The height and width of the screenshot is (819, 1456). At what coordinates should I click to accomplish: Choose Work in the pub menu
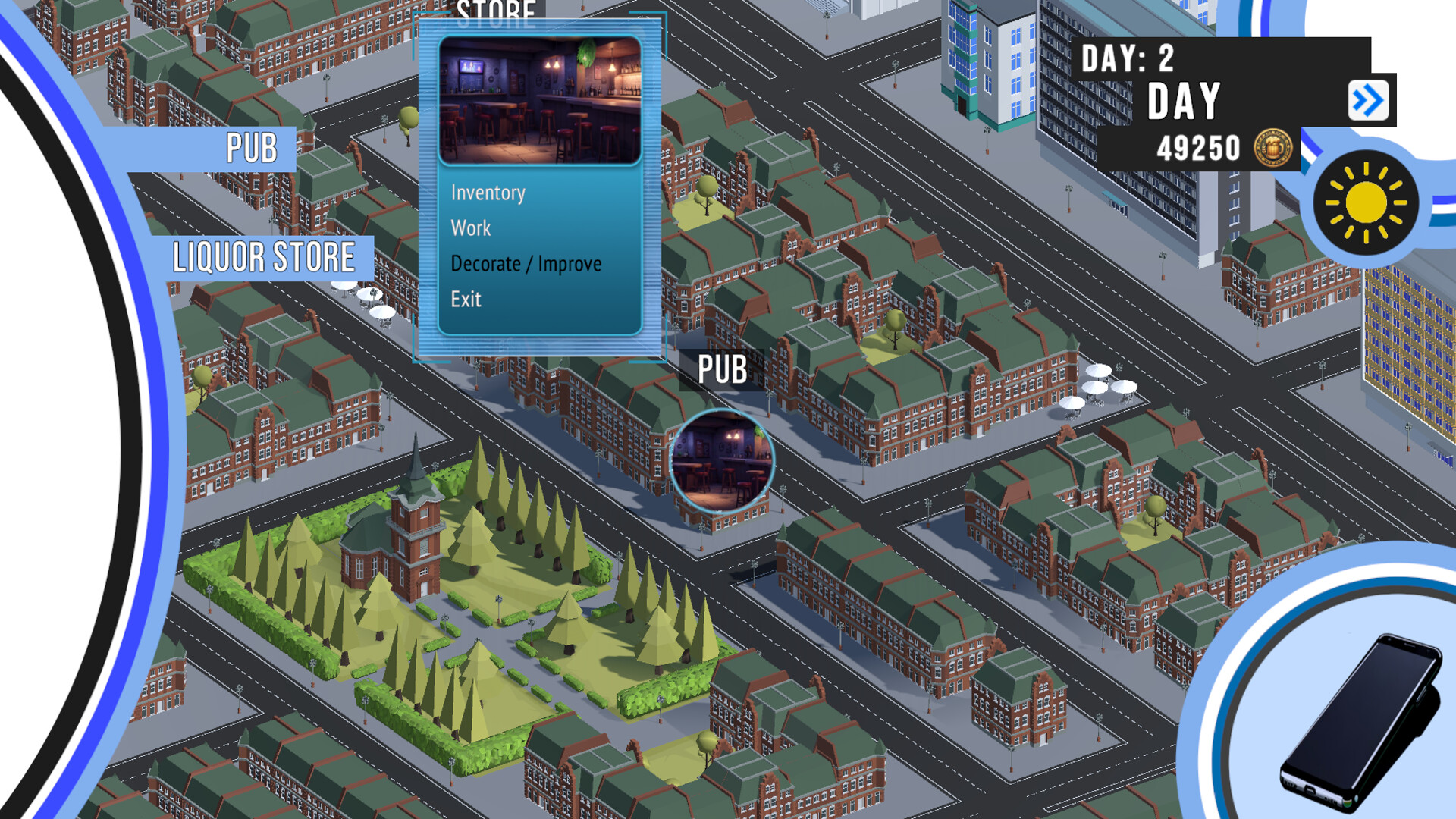coord(470,228)
